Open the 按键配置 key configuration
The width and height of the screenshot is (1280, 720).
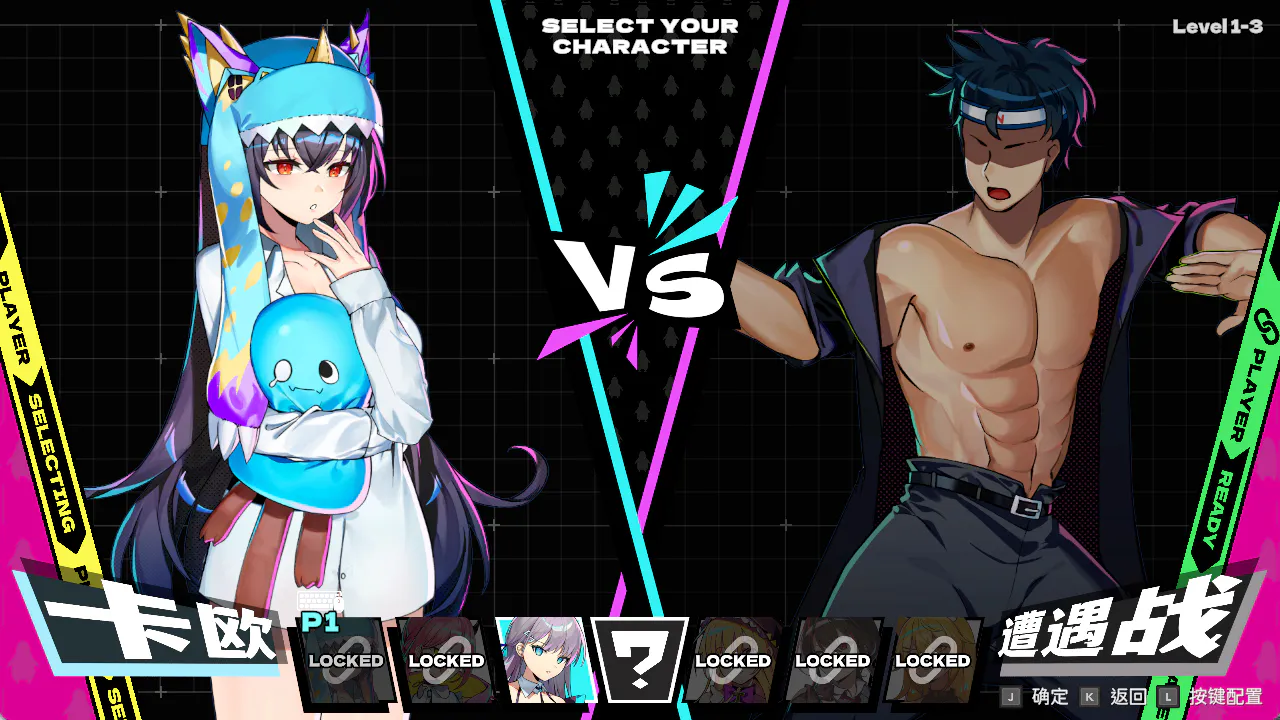pos(1211,697)
